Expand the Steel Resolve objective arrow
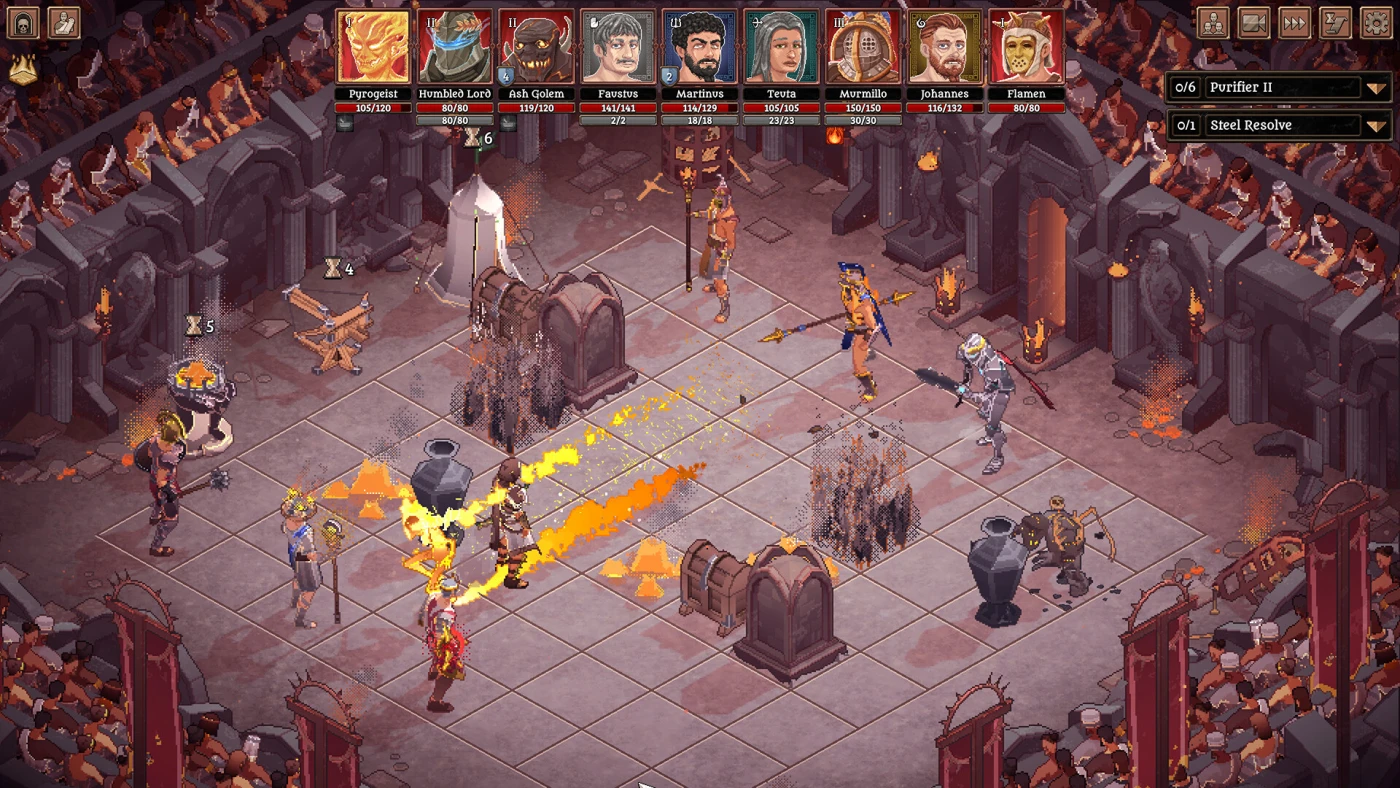Image resolution: width=1400 pixels, height=788 pixels. (1377, 126)
